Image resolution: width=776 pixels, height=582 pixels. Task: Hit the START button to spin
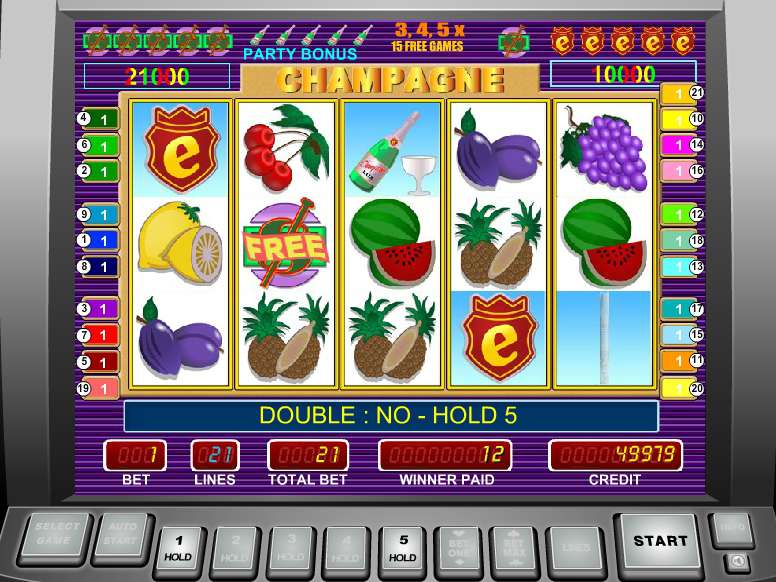coord(659,542)
